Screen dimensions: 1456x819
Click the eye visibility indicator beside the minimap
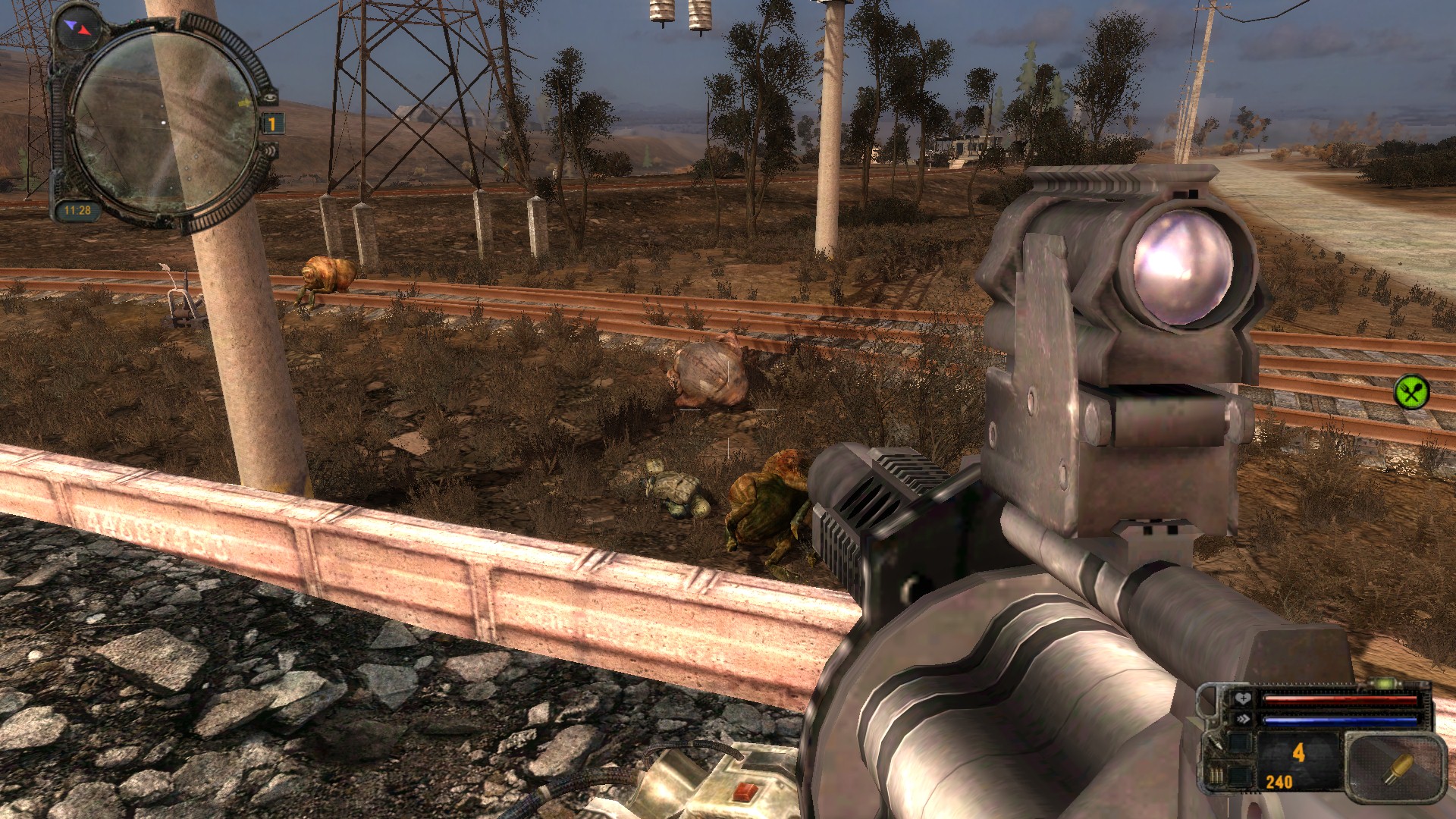click(269, 98)
